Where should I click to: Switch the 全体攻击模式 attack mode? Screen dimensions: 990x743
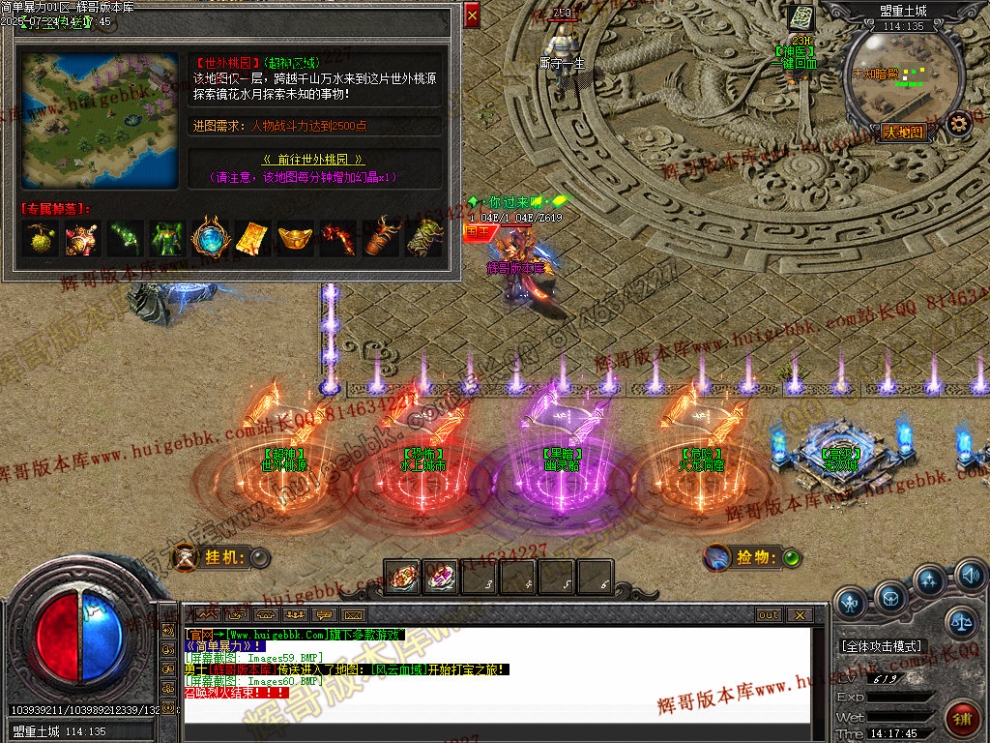click(x=881, y=646)
